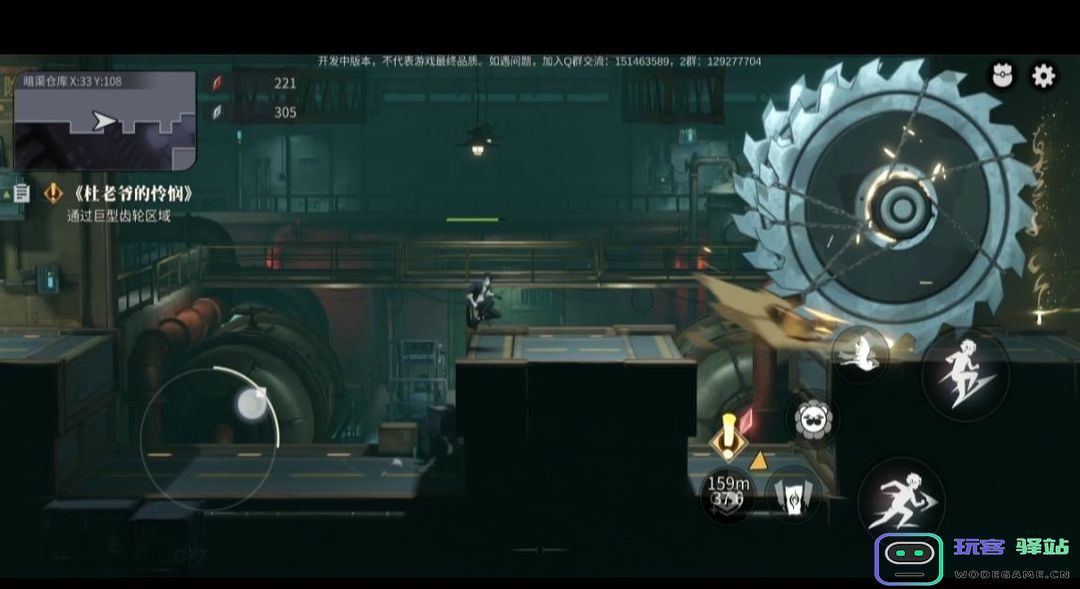1080x589 pixels.
Task: Activate the winged emblem skill button
Action: coord(791,494)
